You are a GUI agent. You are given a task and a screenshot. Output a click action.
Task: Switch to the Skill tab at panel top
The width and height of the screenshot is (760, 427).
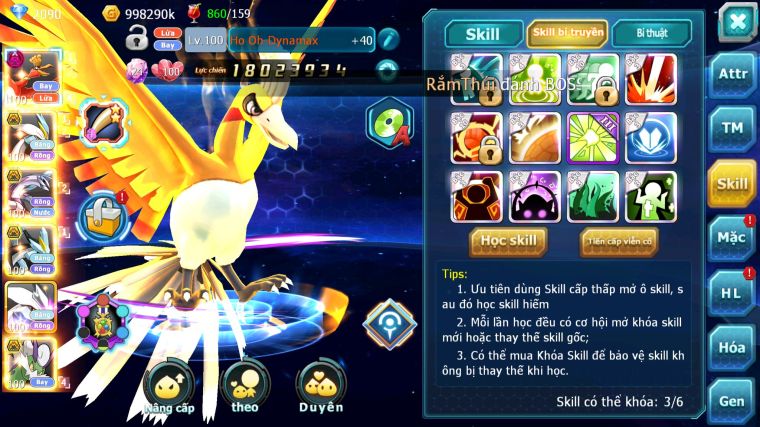click(484, 33)
